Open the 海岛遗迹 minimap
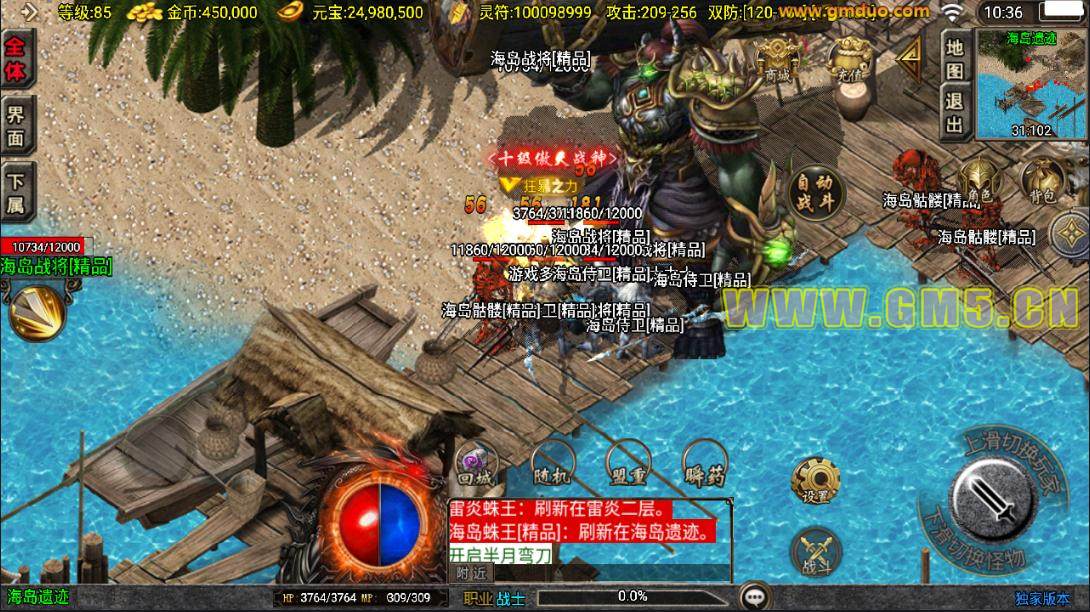The image size is (1090, 612). [1030, 83]
